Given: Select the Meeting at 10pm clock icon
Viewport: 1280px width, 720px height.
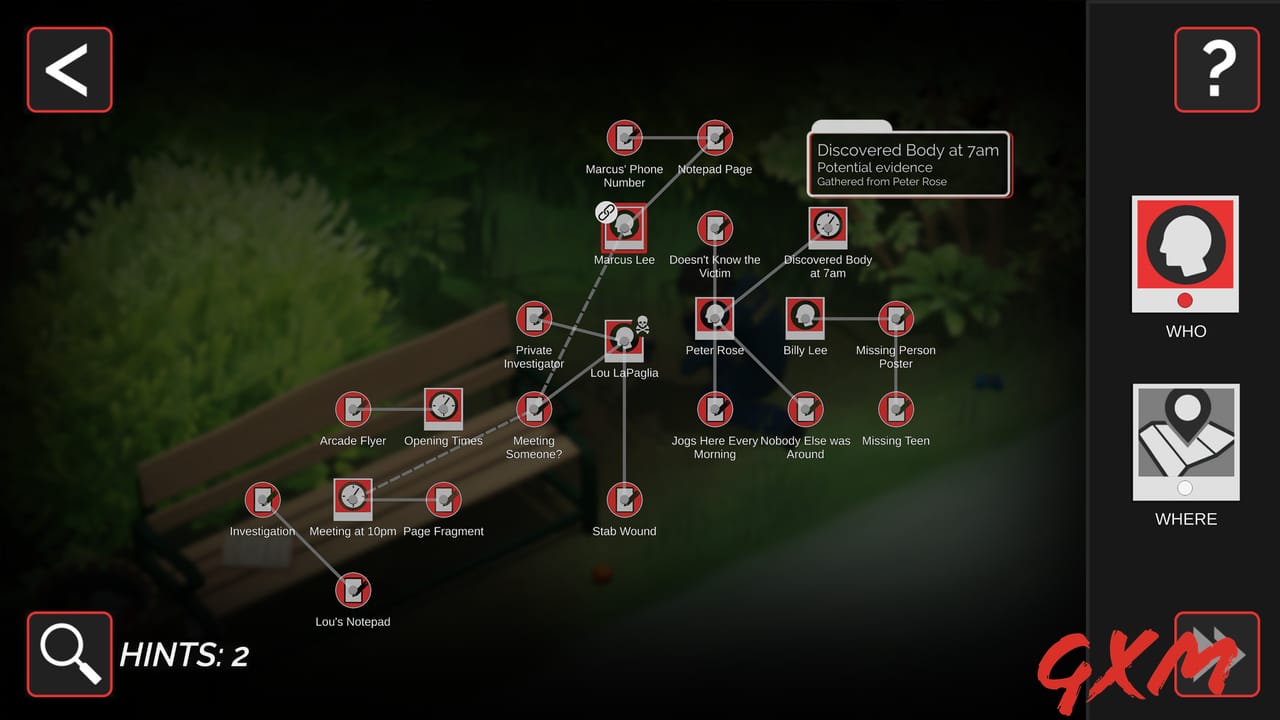Looking at the screenshot, I should pyautogui.click(x=352, y=498).
